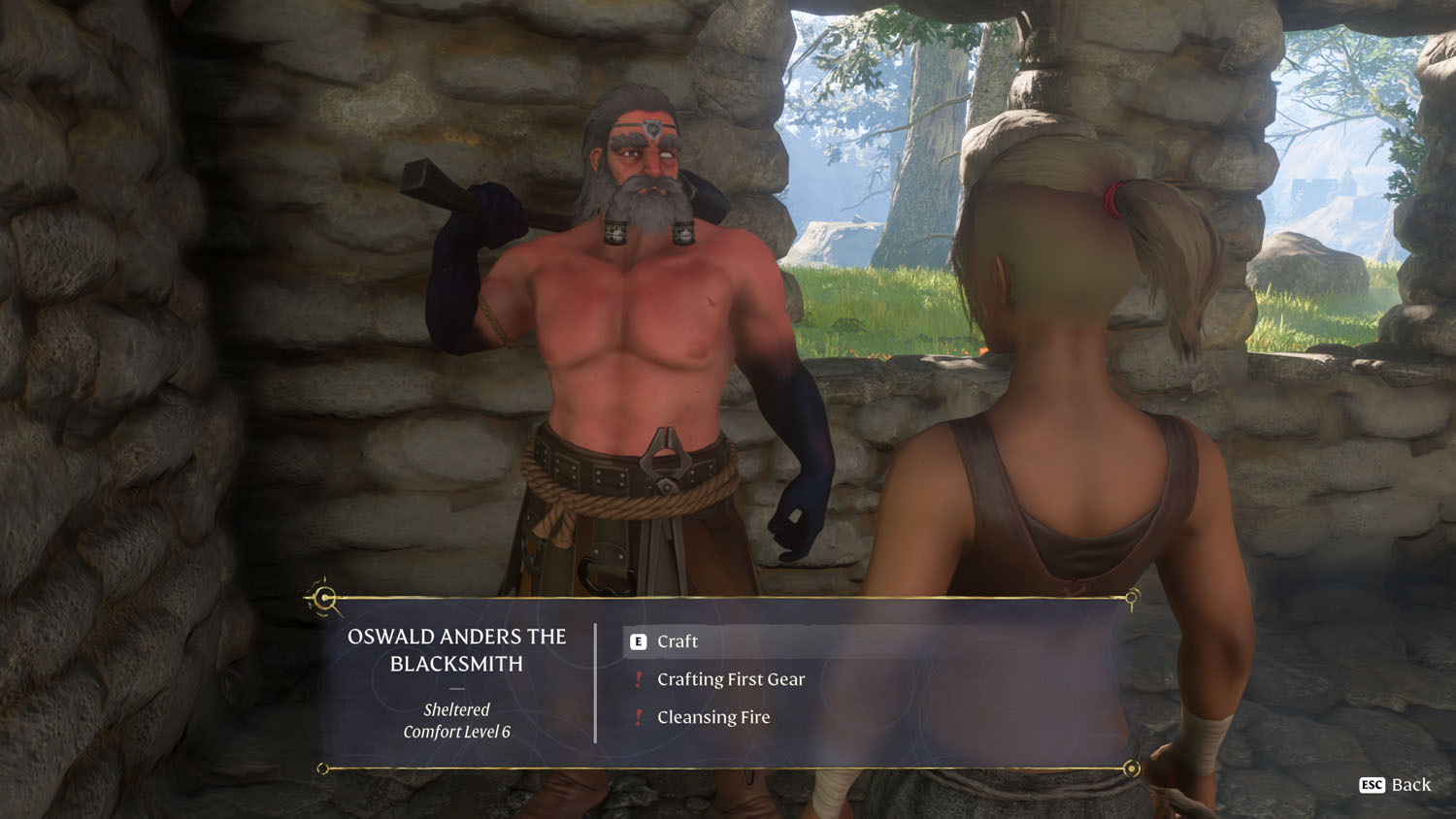The height and width of the screenshot is (819, 1456).
Task: Open the Craft menu option
Action: pos(676,641)
